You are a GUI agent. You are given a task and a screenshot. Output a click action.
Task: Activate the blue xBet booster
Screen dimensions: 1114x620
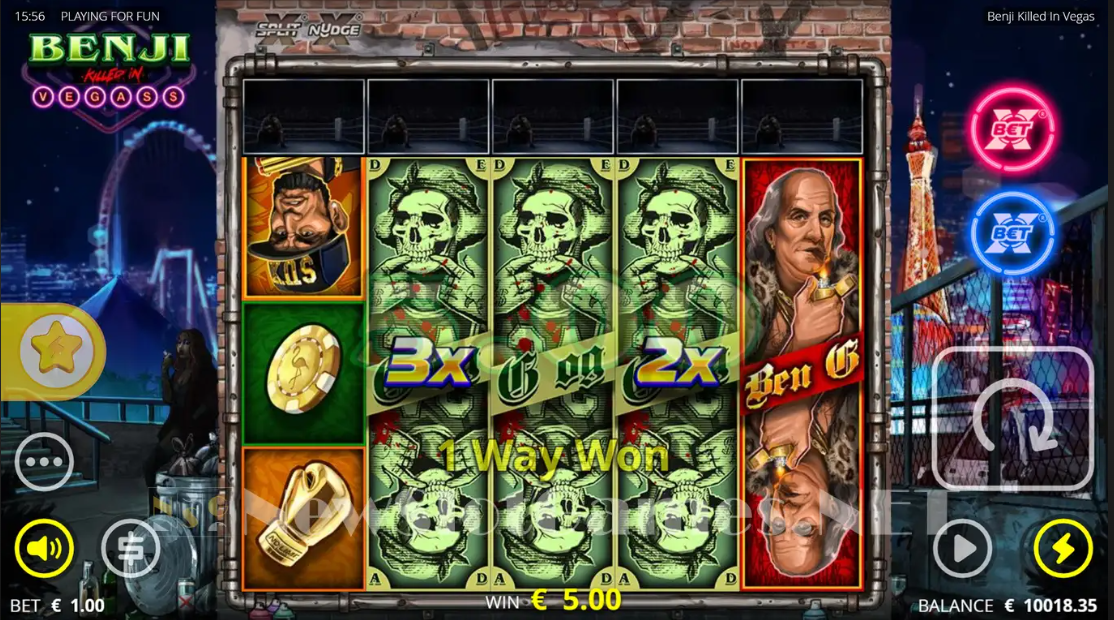coord(1011,232)
